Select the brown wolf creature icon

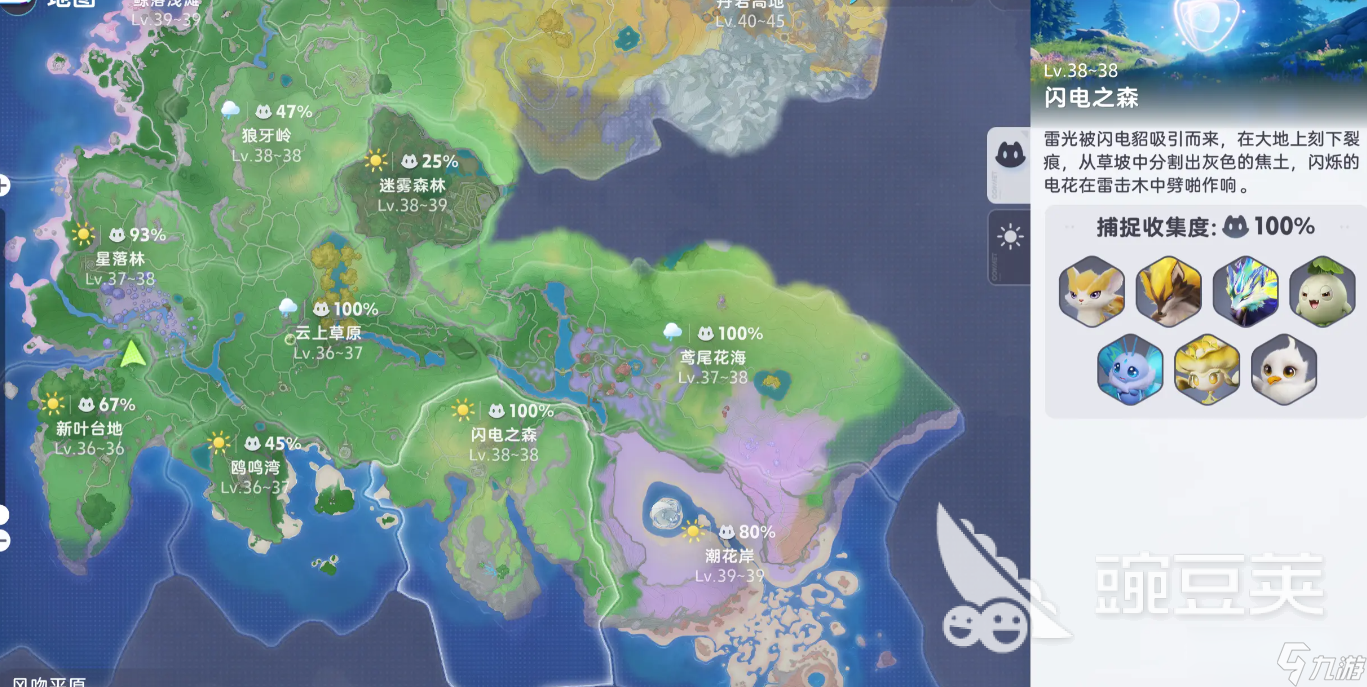coord(1168,291)
